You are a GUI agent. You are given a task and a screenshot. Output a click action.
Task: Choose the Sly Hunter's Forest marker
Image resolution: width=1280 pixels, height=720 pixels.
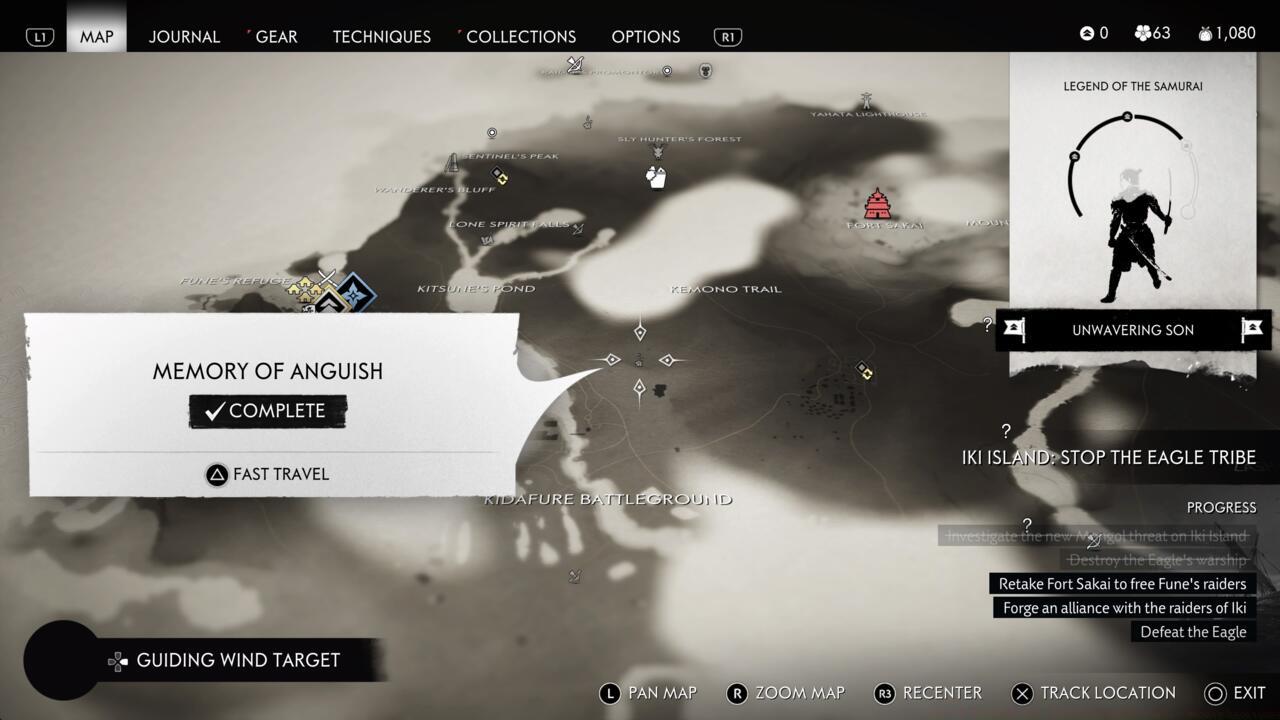[x=658, y=152]
